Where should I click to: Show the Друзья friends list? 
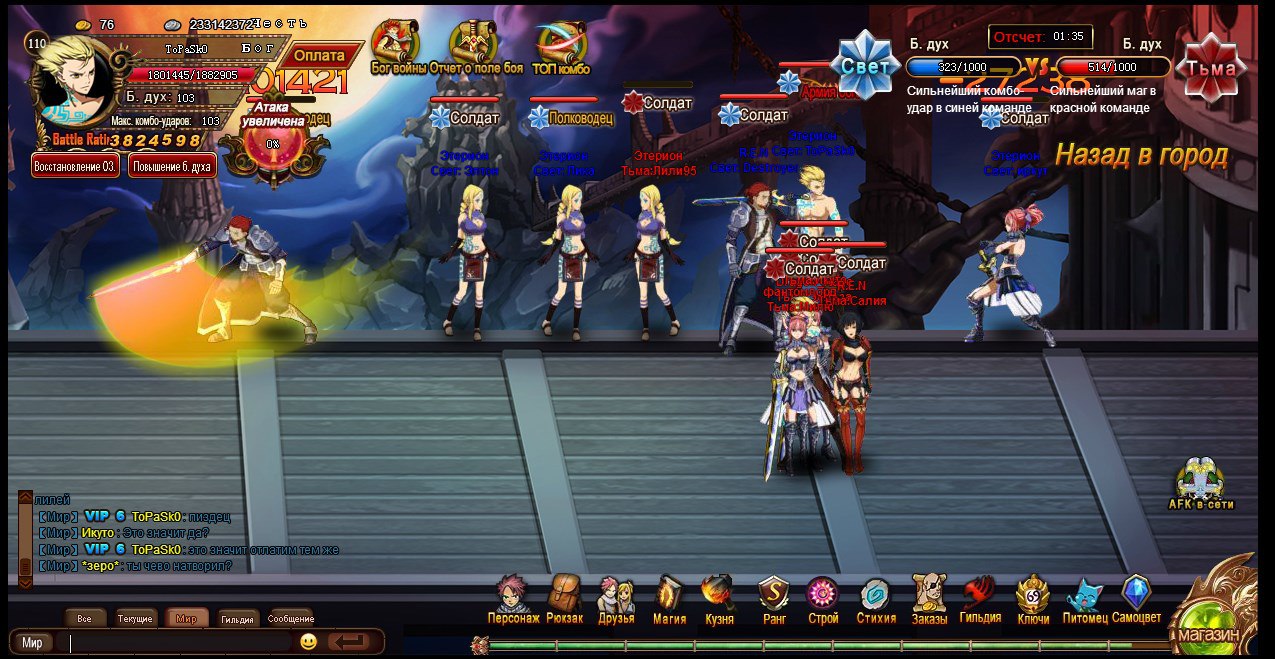tap(616, 598)
